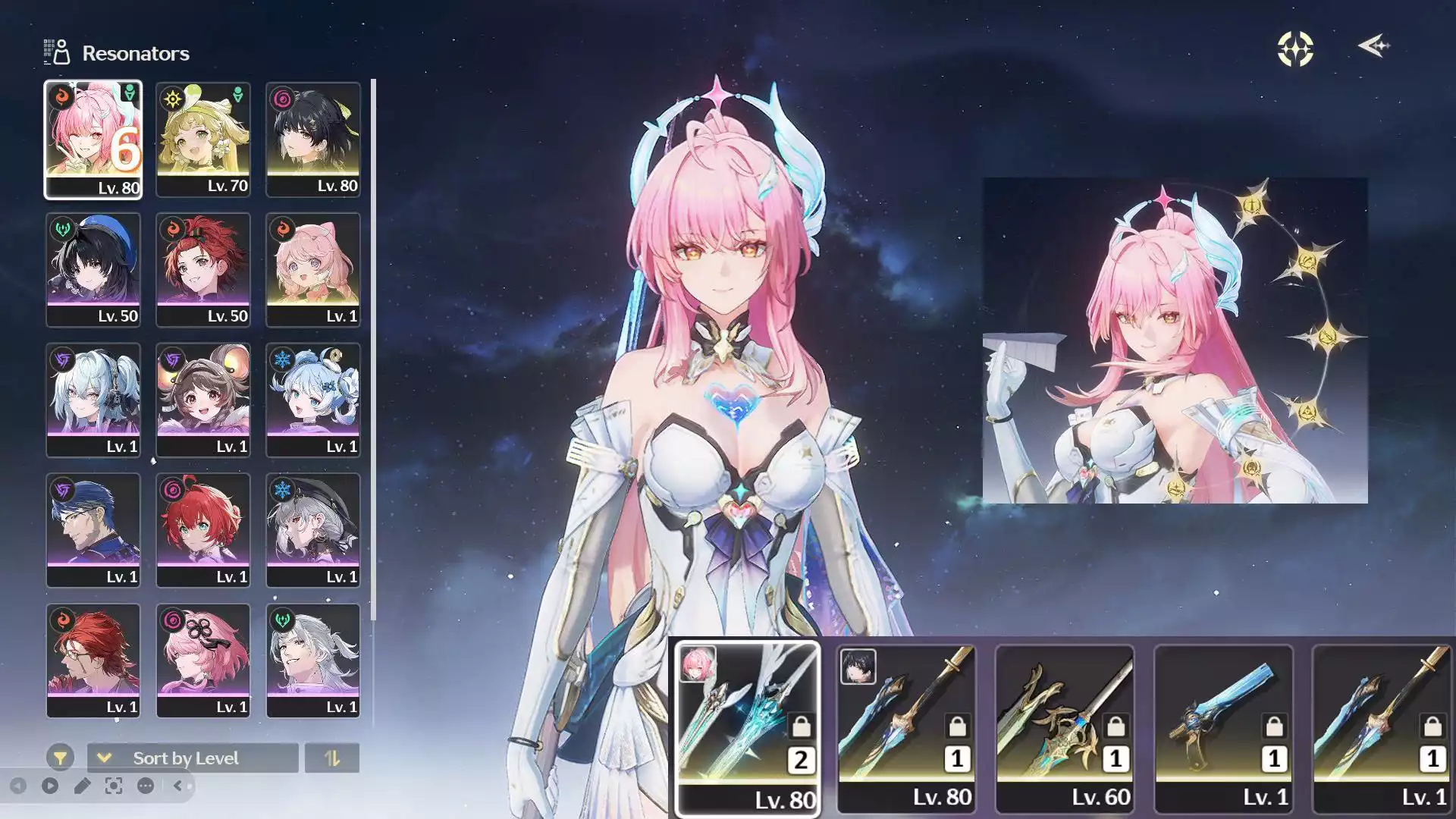1456x819 pixels.
Task: Select the blue-haired ice-element girl resonator
Action: [x=312, y=400]
